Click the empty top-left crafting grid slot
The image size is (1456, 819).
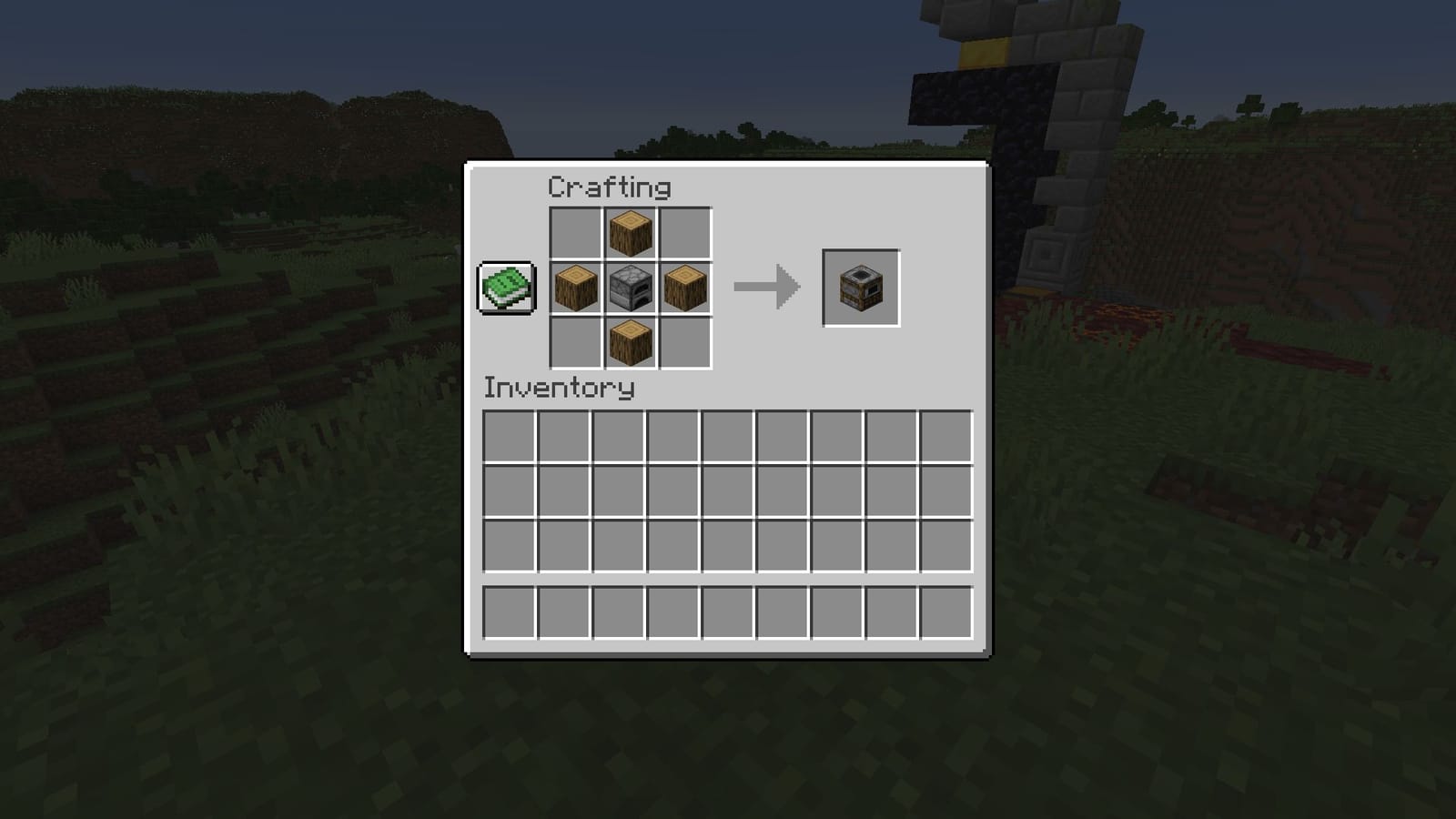(x=576, y=233)
